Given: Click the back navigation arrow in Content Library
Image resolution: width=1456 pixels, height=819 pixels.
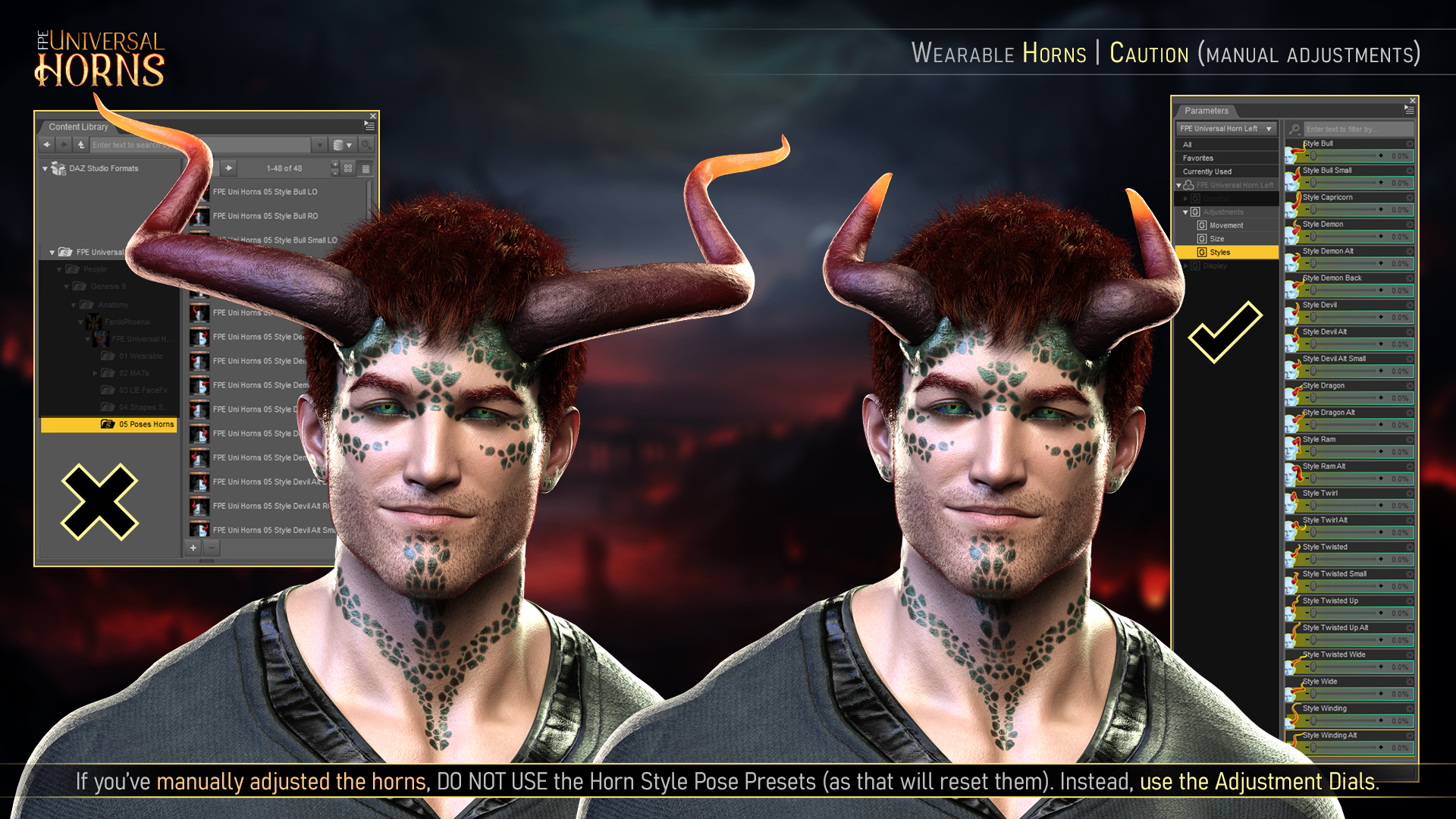Looking at the screenshot, I should click(47, 145).
